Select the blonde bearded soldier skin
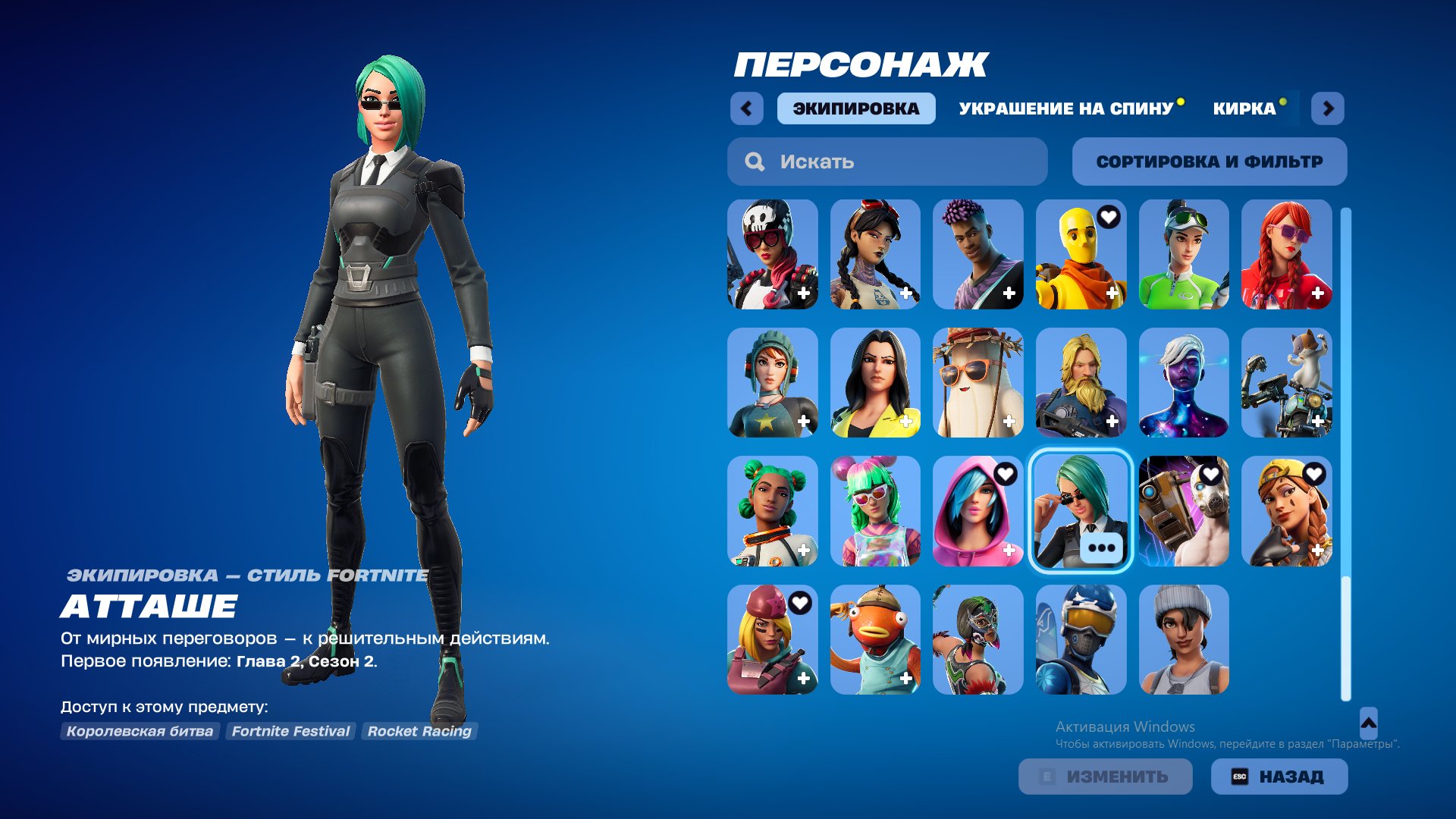Viewport: 1456px width, 819px height. (x=1081, y=383)
